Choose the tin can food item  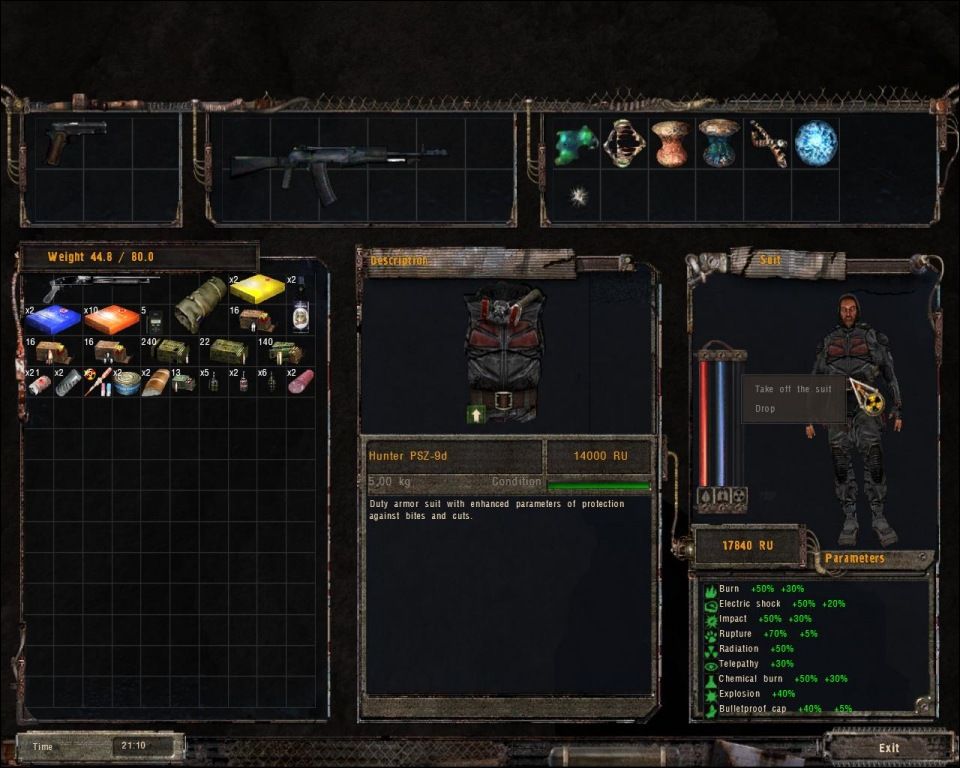point(126,382)
